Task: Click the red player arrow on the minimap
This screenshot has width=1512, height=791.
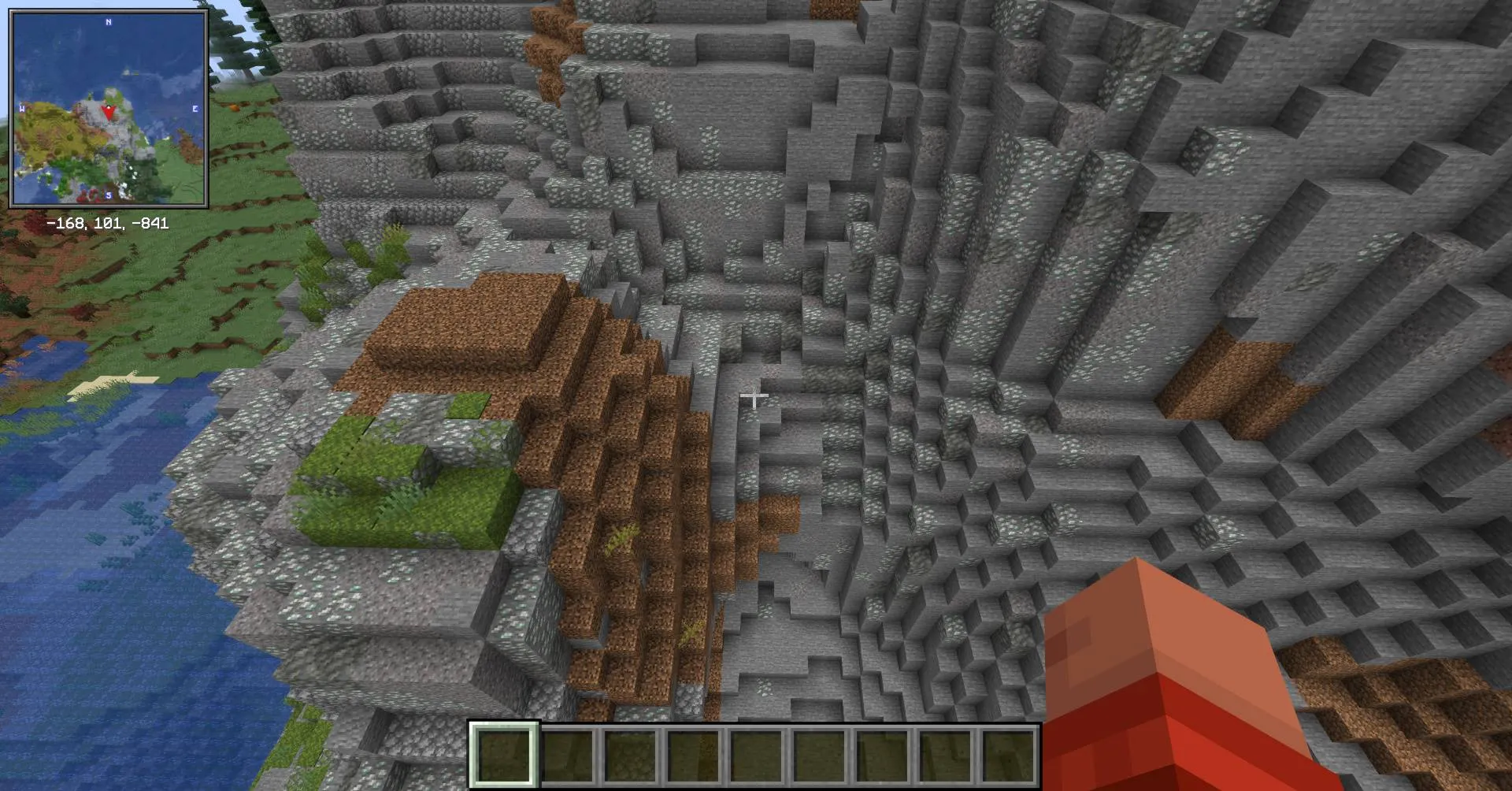Action: [x=109, y=111]
